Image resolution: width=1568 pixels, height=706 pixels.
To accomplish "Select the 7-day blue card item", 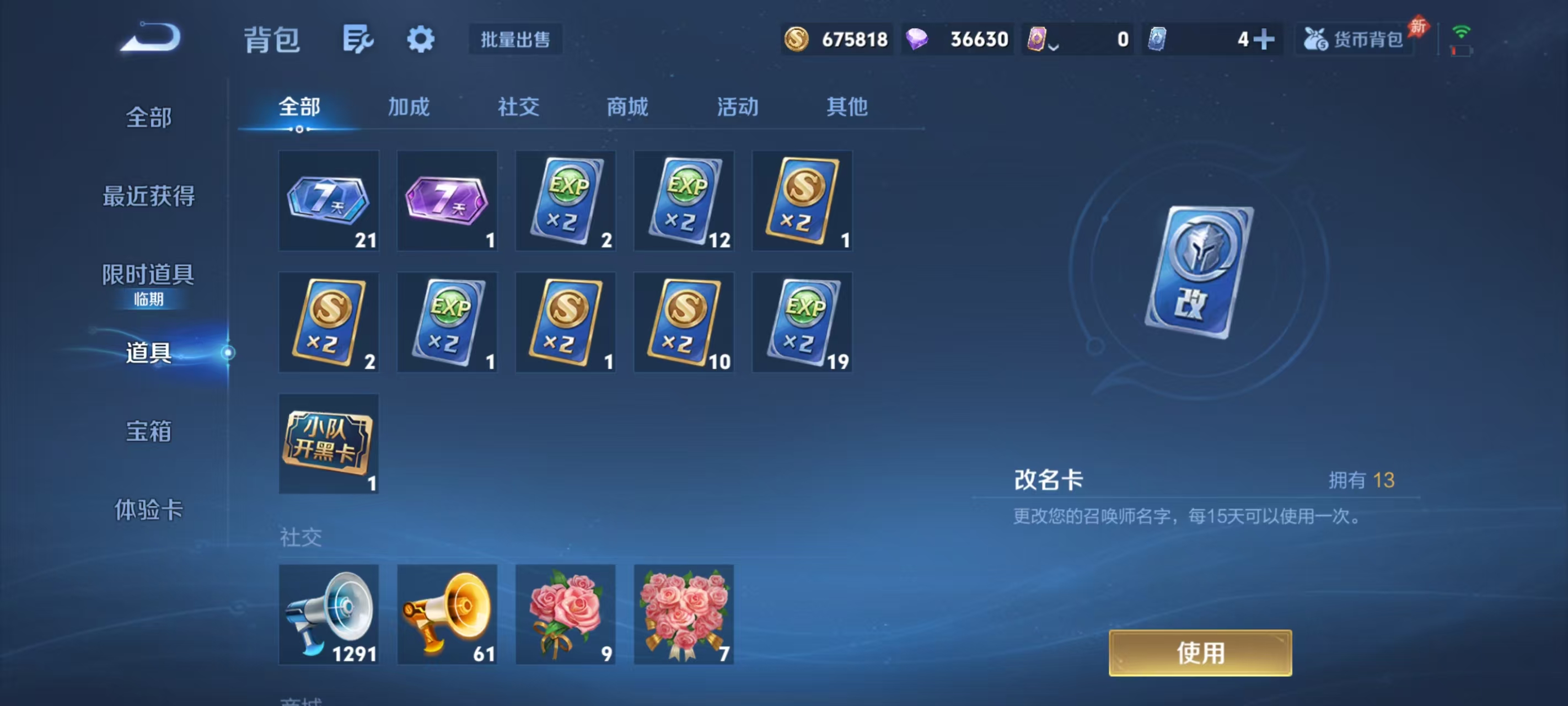I will point(328,200).
